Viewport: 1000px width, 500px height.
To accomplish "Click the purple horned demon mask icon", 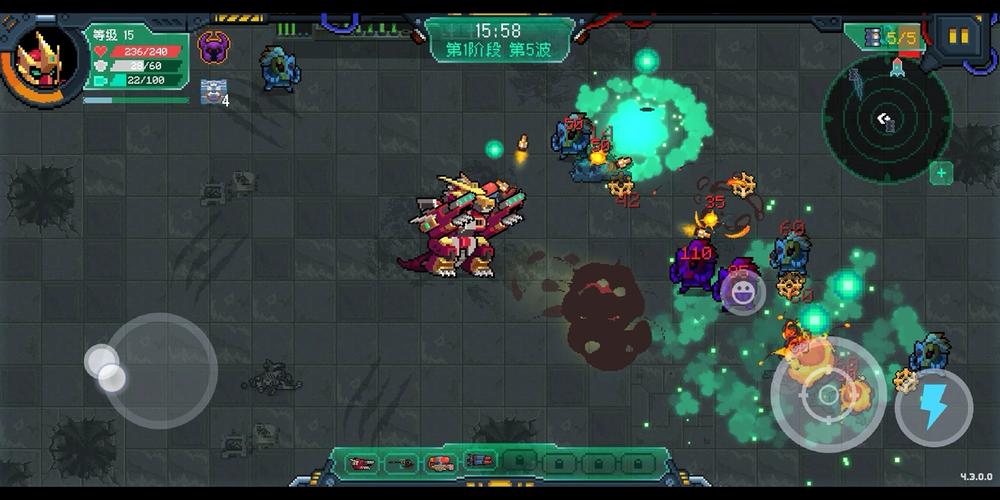I will pyautogui.click(x=213, y=46).
